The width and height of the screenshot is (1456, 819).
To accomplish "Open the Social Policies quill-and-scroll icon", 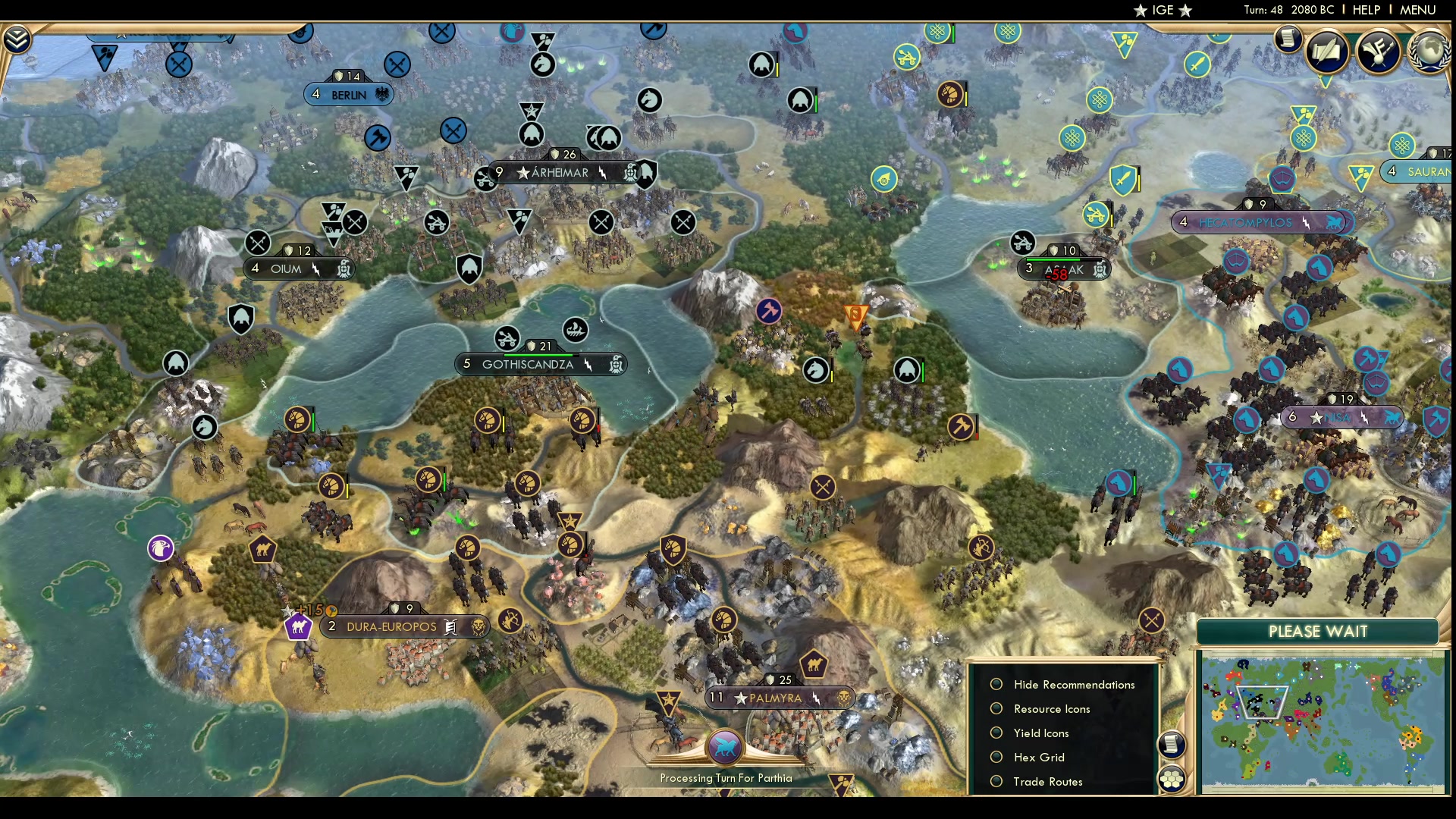I will coord(1326,51).
